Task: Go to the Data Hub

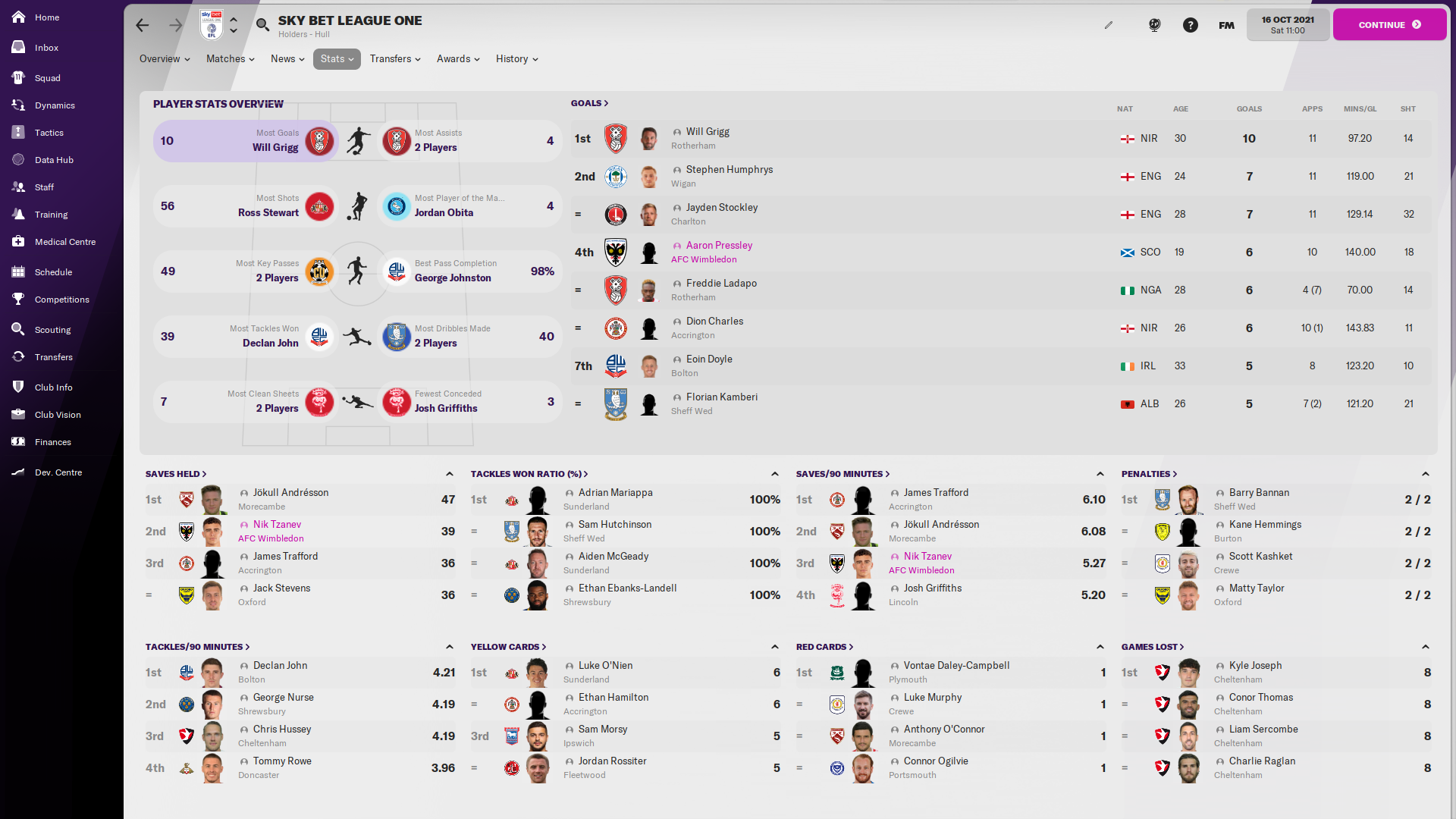Action: click(x=55, y=159)
